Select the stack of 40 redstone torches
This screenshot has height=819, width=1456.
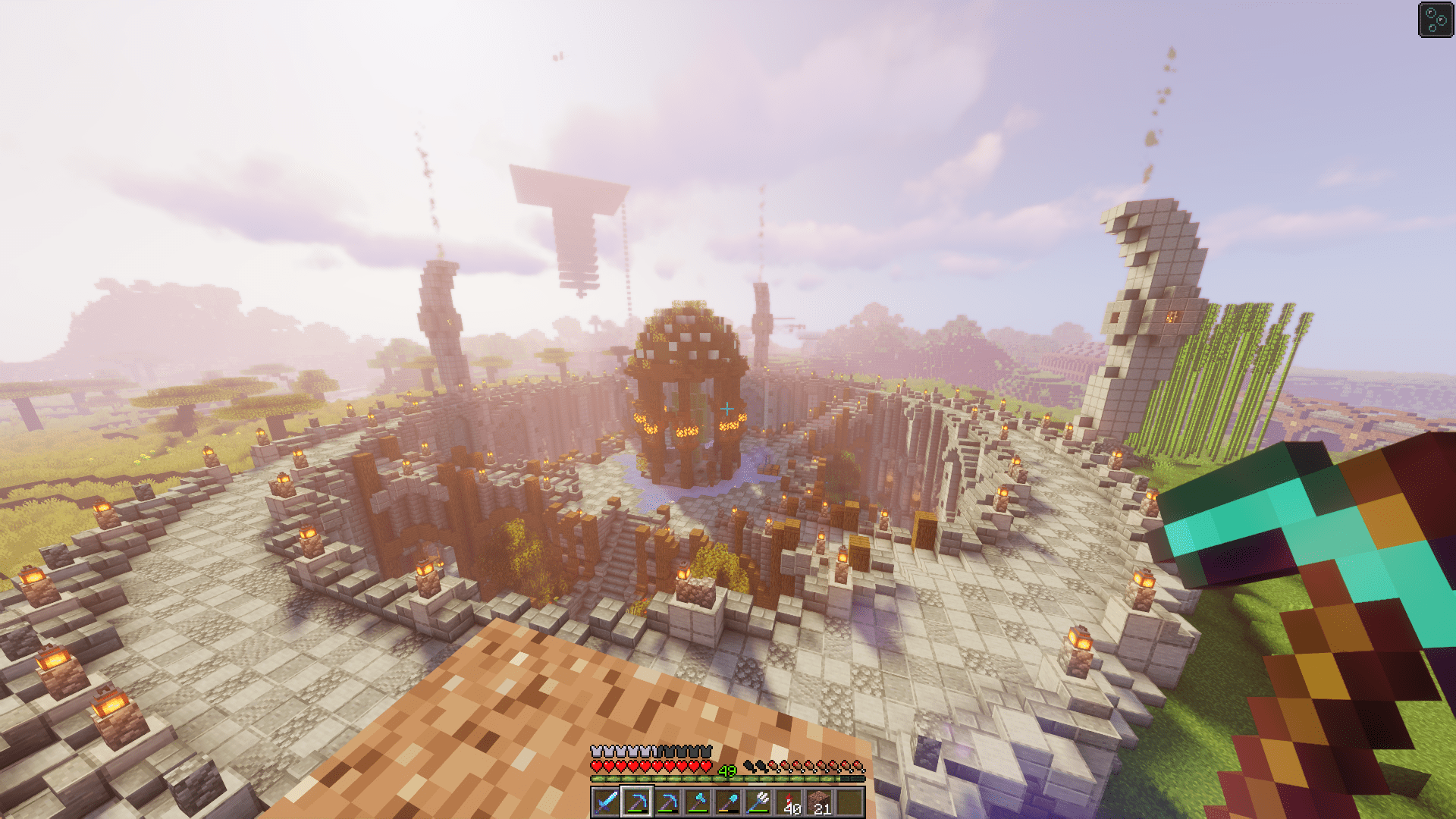(789, 802)
